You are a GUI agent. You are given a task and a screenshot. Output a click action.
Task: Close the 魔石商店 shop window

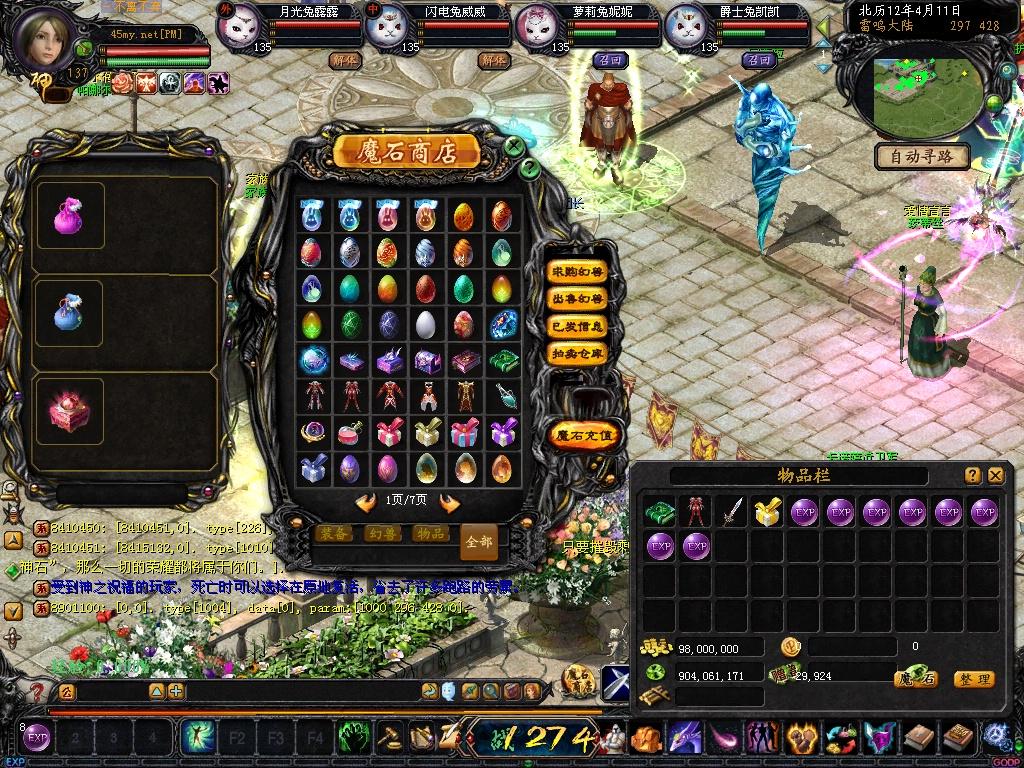(513, 147)
